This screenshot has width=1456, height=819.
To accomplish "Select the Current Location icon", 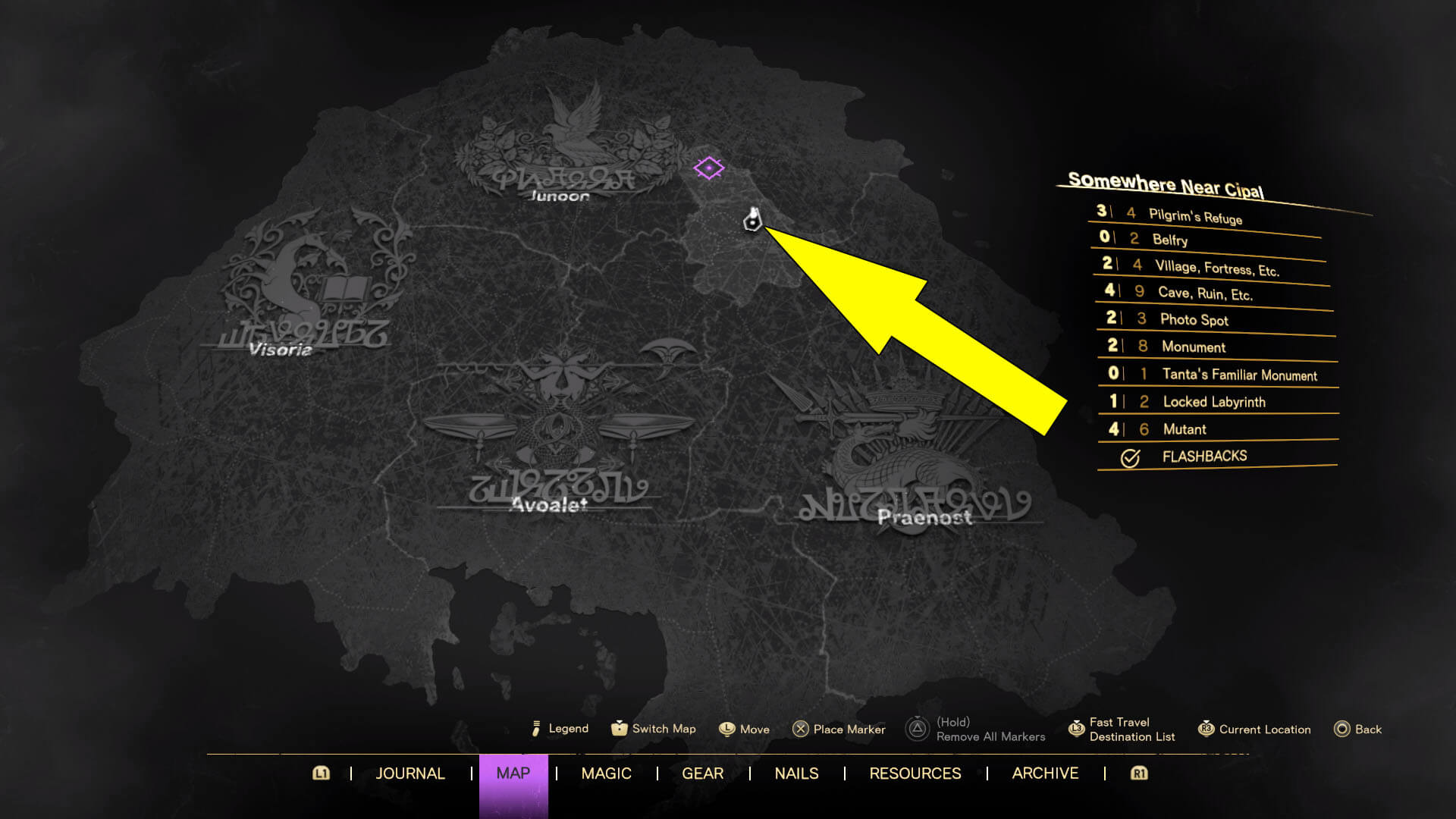I will 1204,729.
